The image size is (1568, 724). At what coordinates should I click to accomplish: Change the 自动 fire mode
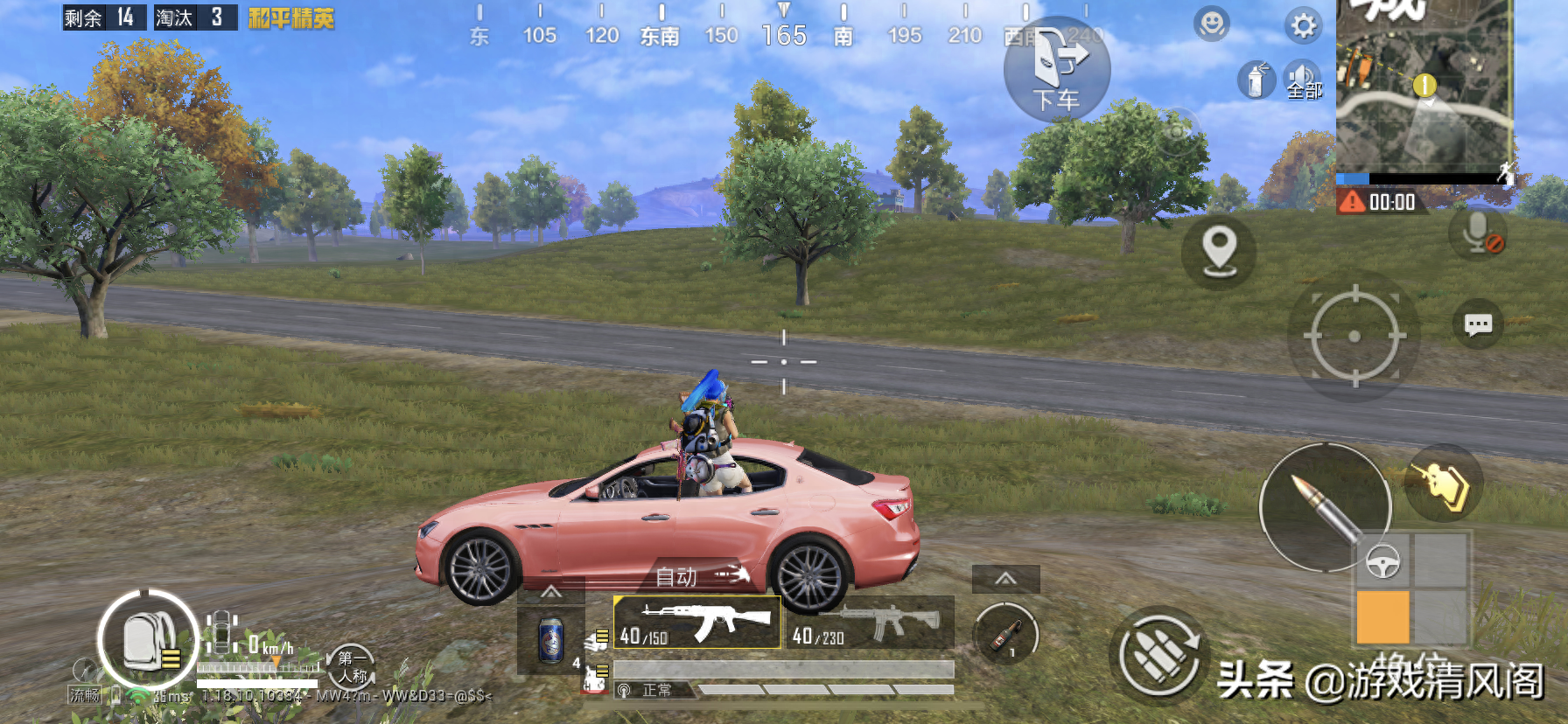pos(702,576)
